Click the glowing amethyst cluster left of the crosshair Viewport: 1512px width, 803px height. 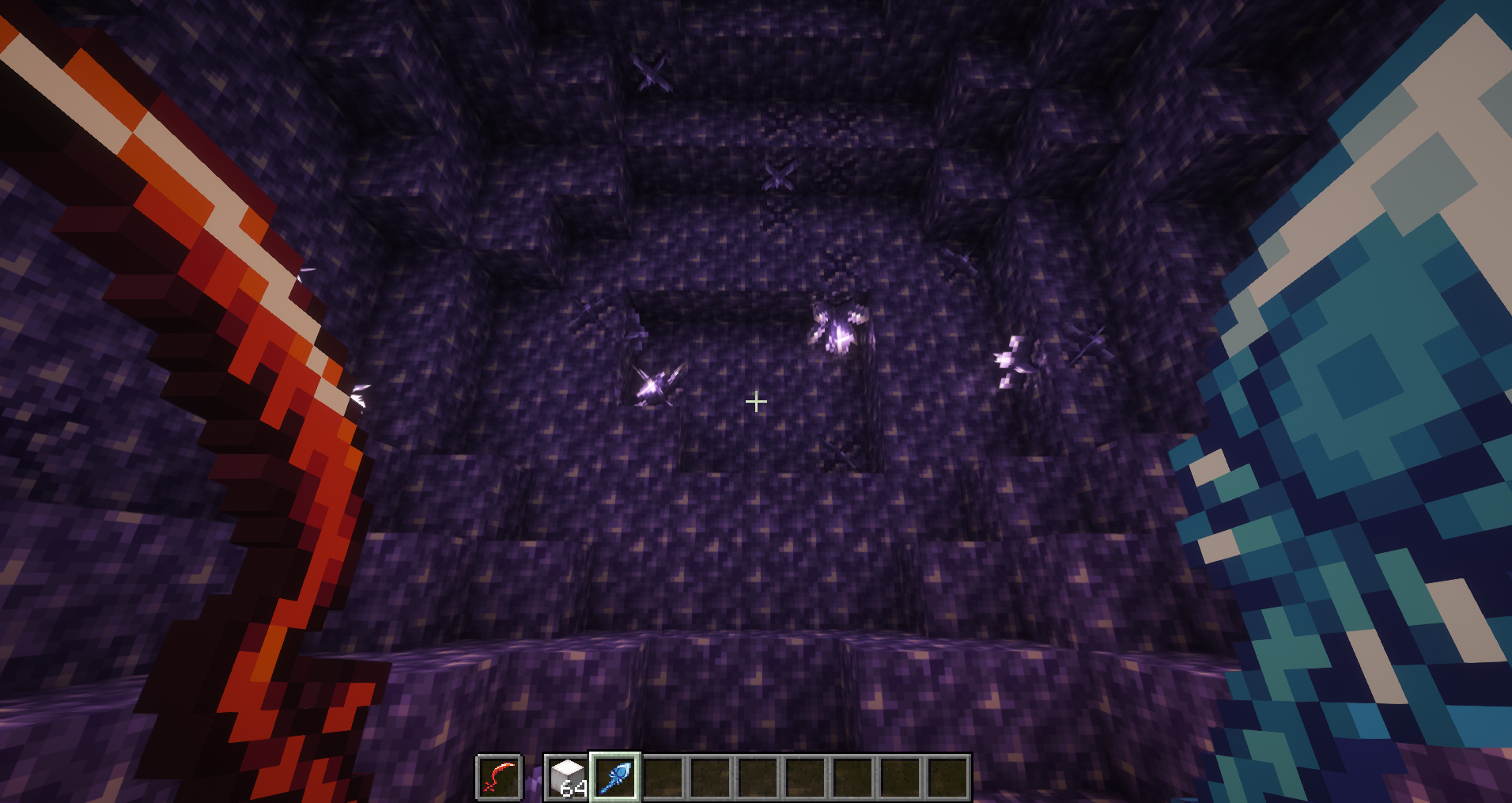click(655, 388)
